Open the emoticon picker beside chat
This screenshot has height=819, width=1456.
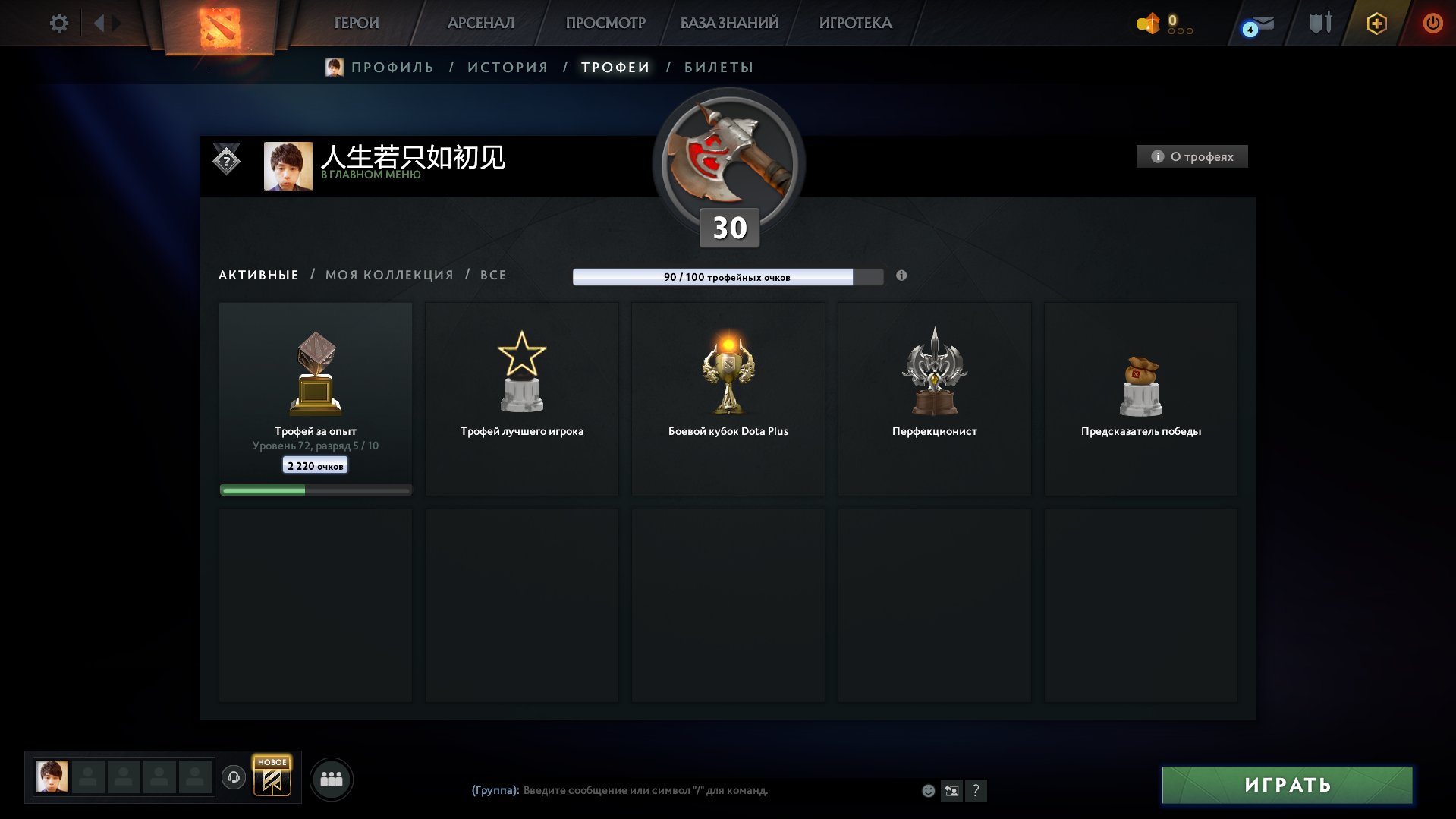point(927,791)
